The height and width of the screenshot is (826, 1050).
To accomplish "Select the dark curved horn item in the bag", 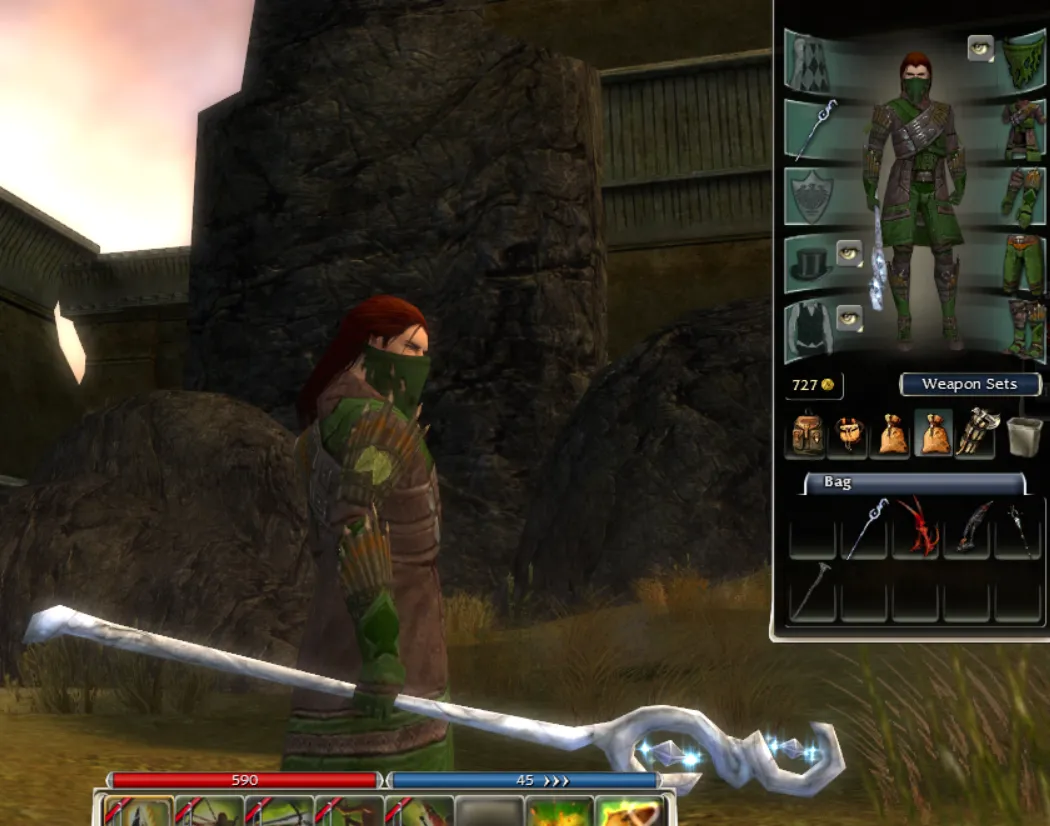I will 968,528.
